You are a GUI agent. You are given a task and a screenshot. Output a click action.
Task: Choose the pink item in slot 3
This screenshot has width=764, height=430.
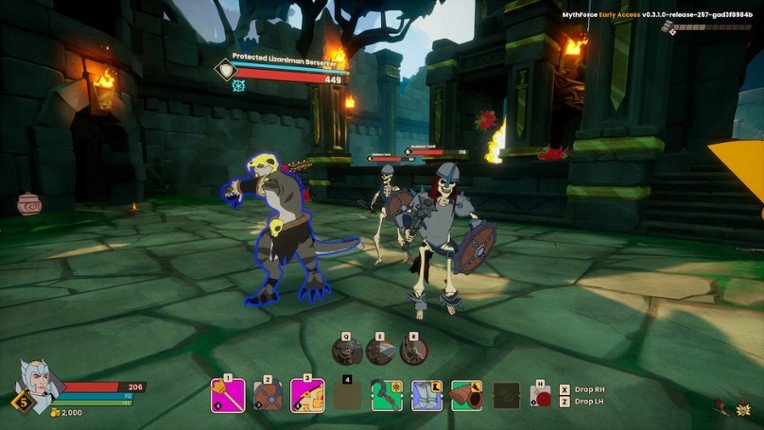point(307,396)
